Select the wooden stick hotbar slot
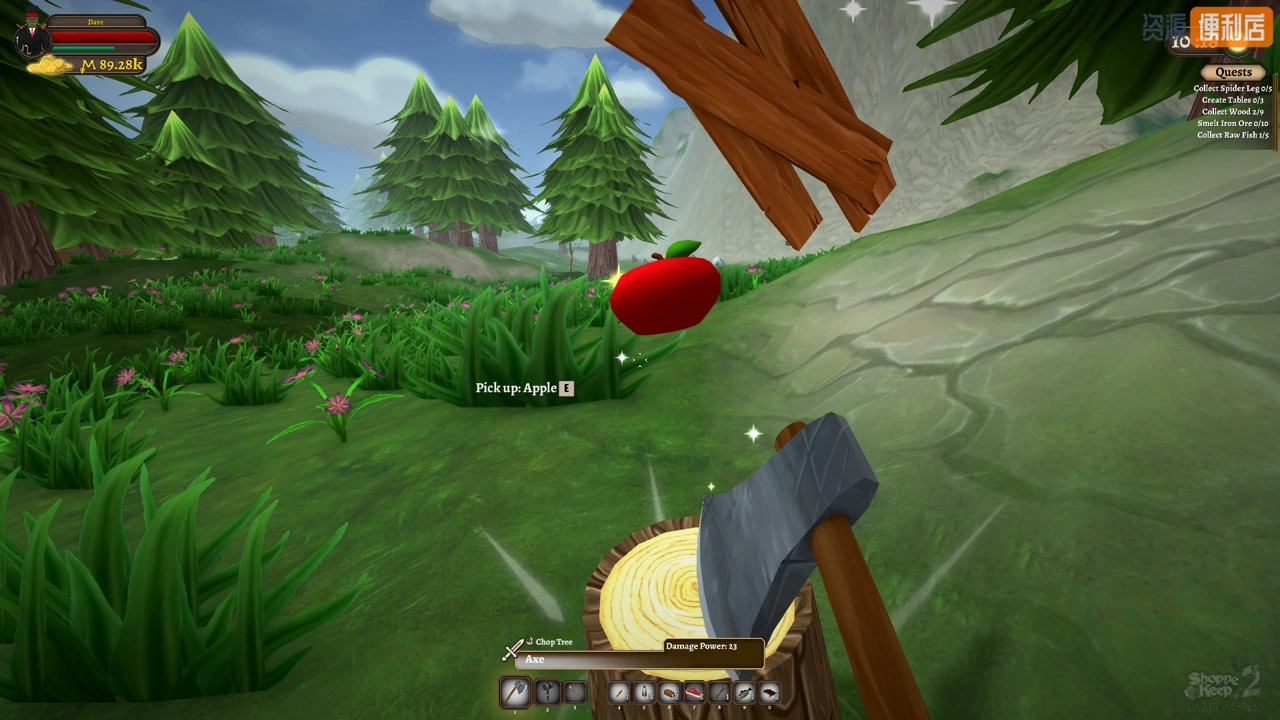 [x=720, y=692]
